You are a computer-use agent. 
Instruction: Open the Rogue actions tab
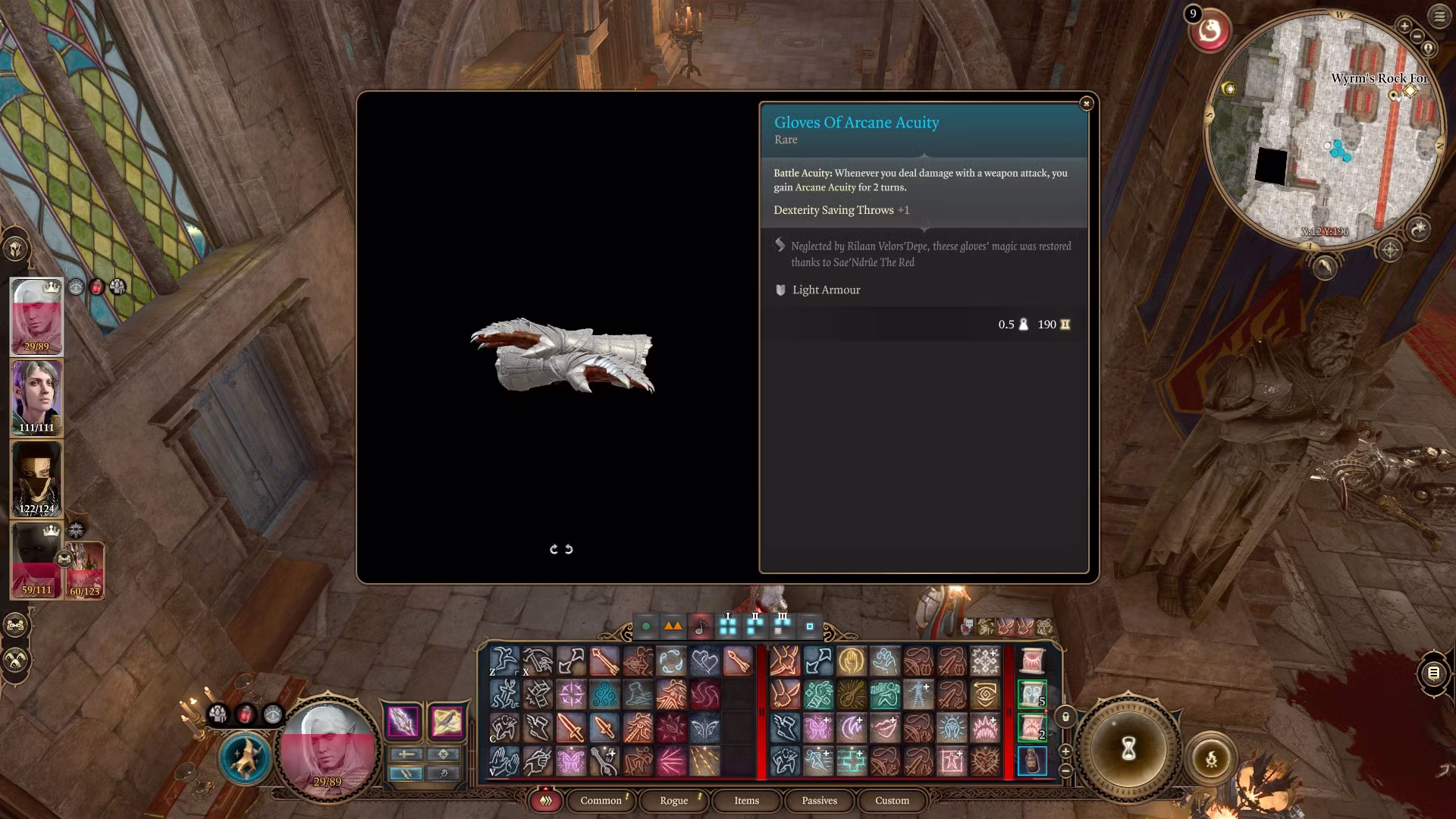[x=673, y=800]
